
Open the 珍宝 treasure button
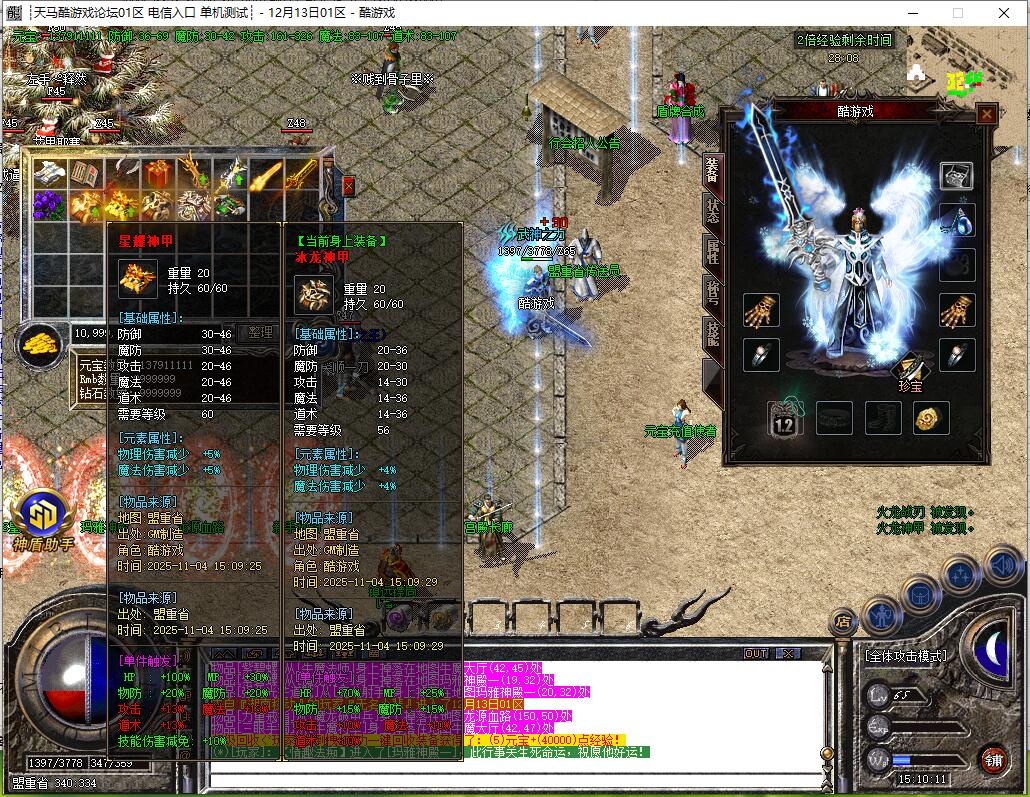[x=908, y=376]
